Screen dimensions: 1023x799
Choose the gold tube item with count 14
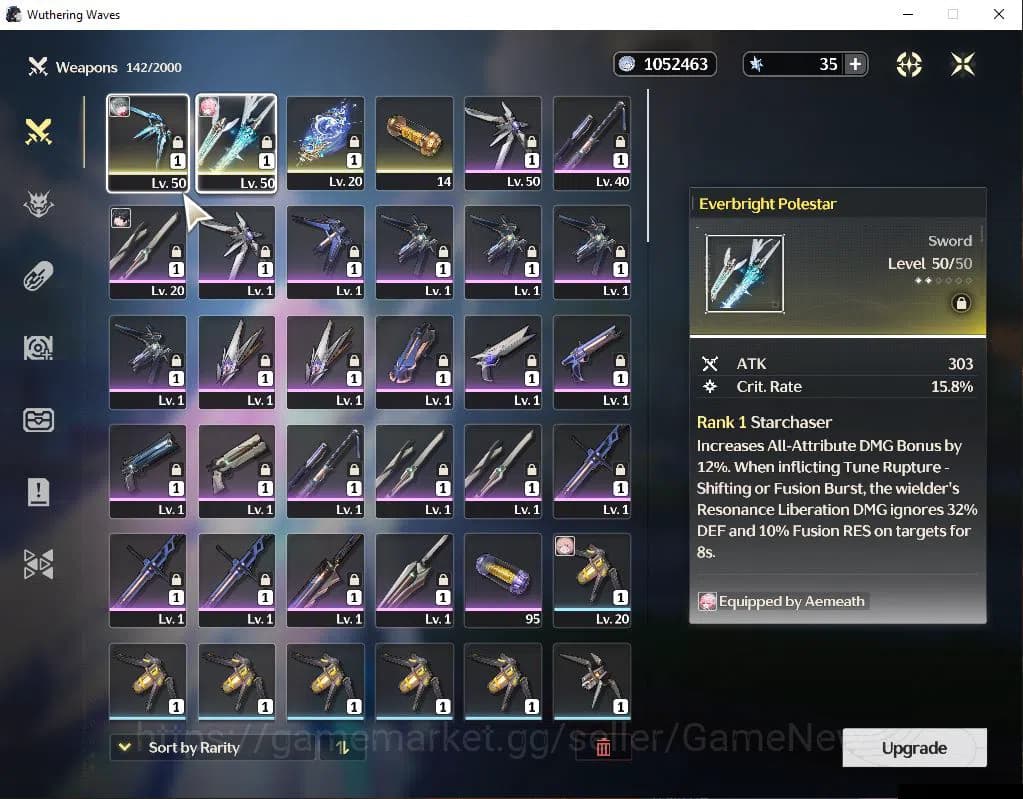[414, 142]
